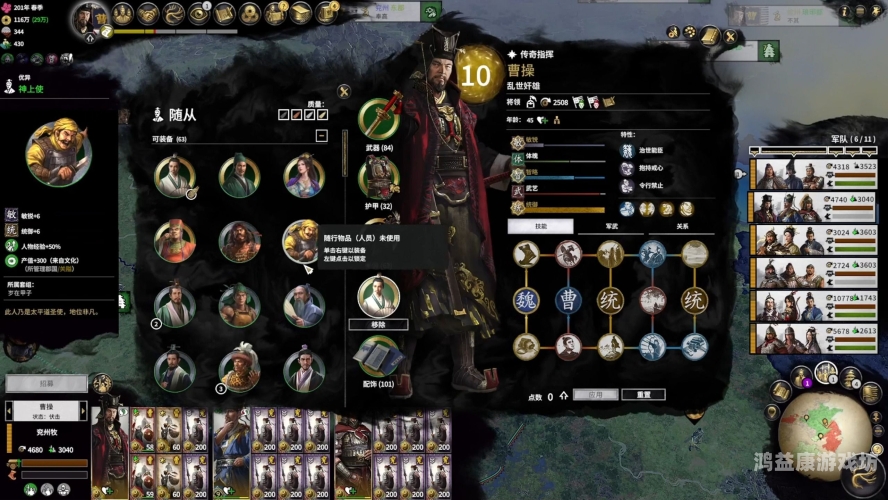Close the 随从 followers panel
Screen dimensions: 888x500
(x=344, y=91)
